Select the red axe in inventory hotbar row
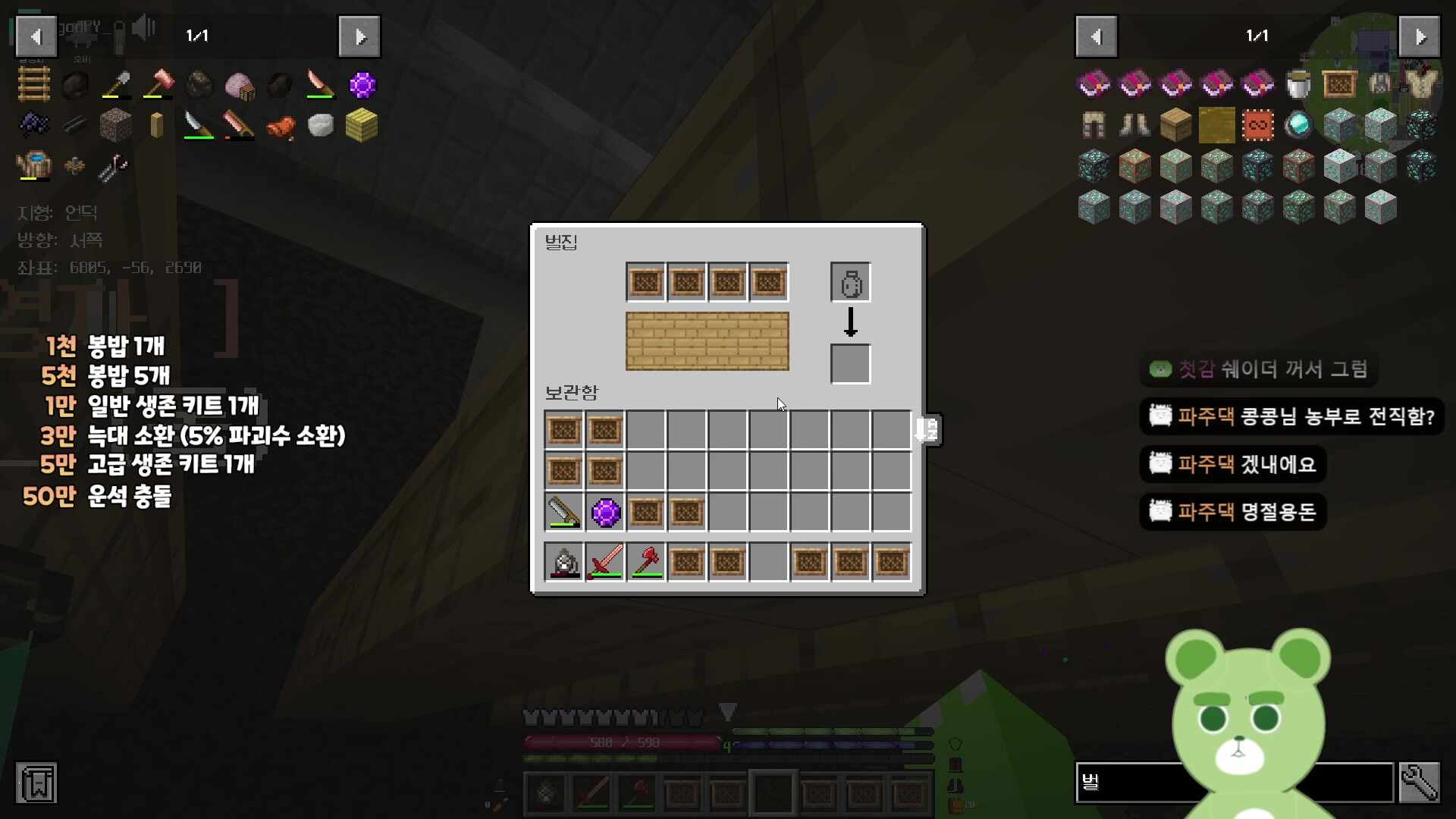The height and width of the screenshot is (819, 1456). 646,563
